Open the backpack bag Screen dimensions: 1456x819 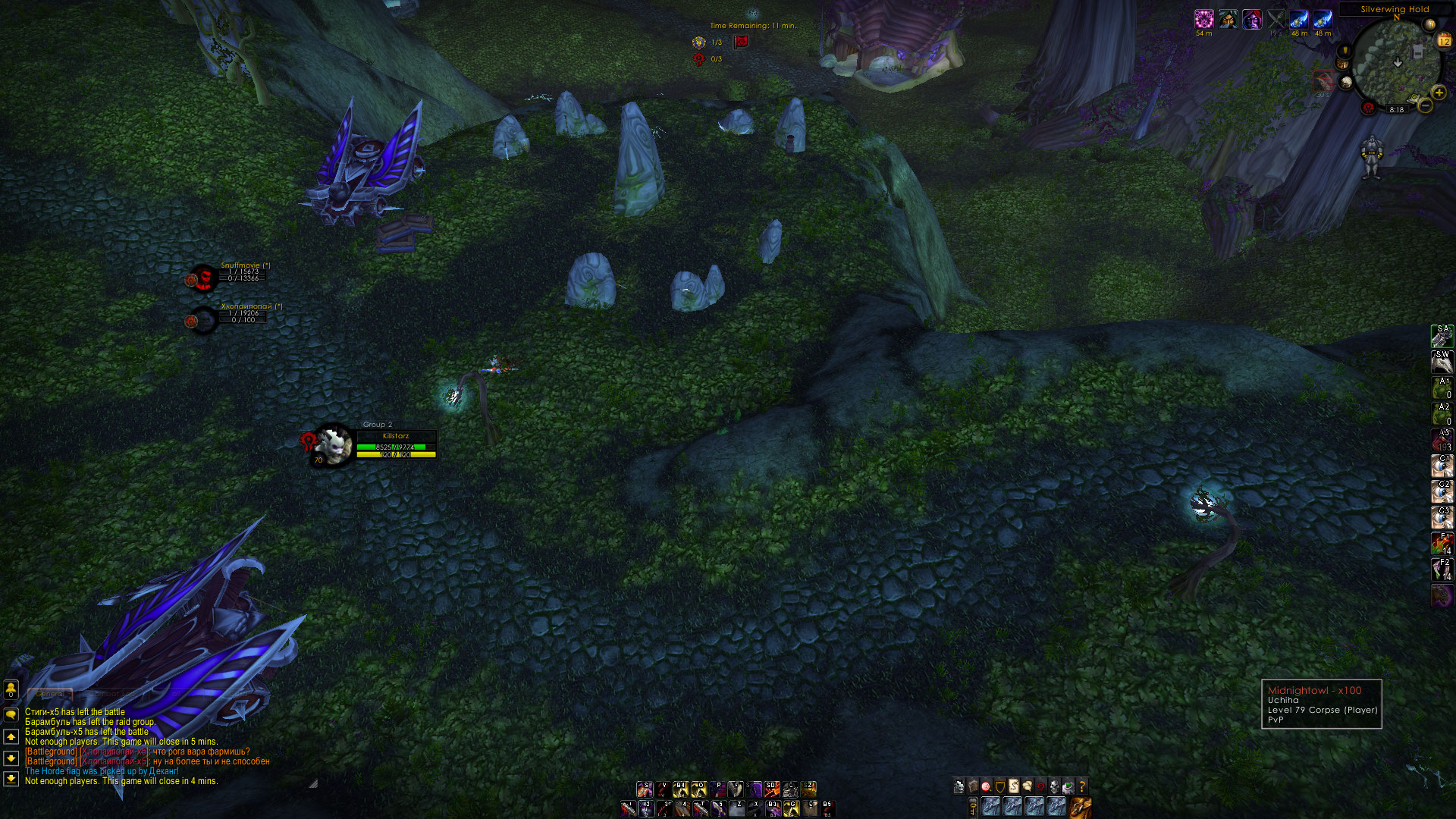[x=1081, y=807]
